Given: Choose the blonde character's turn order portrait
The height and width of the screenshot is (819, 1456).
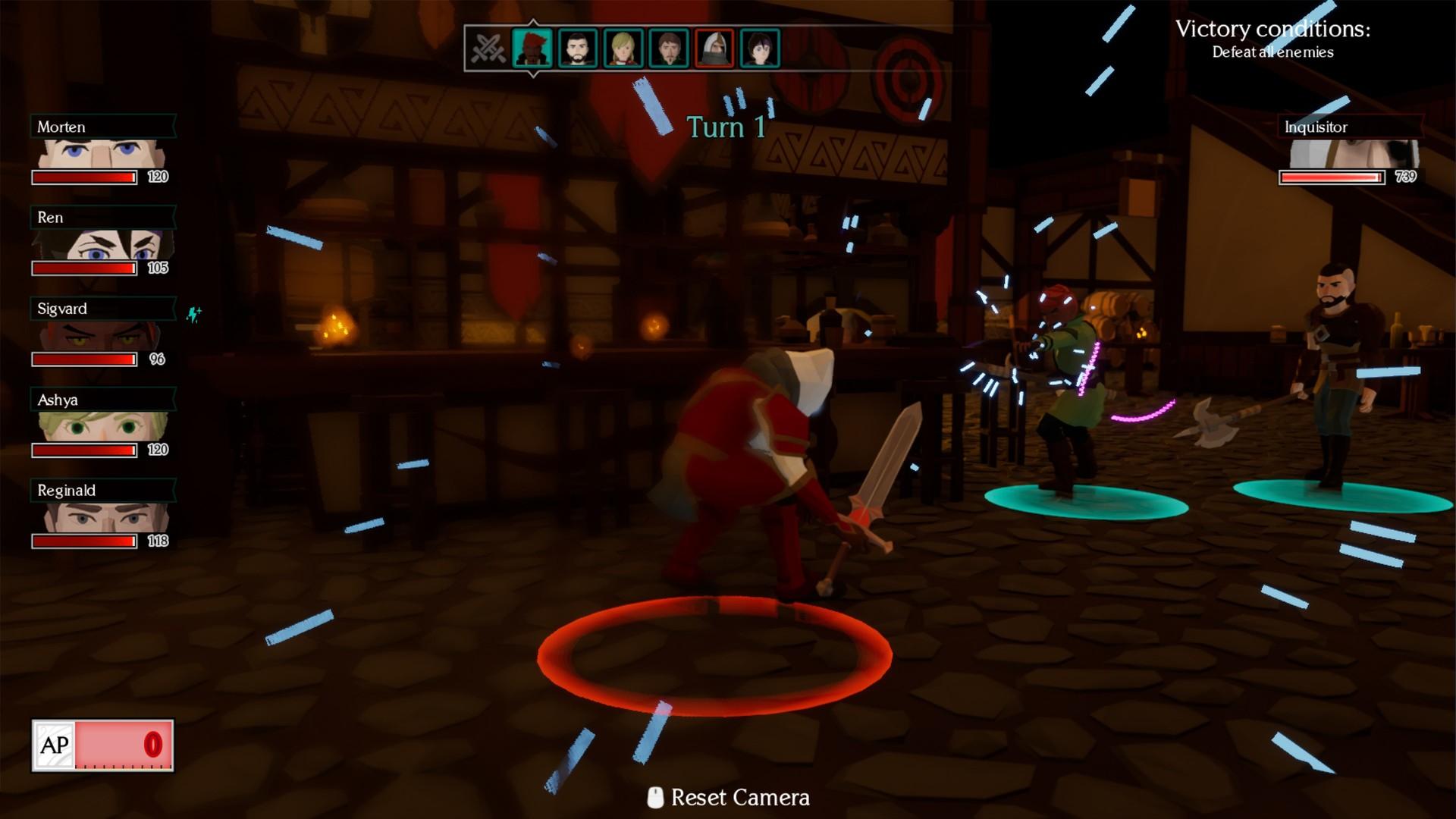Looking at the screenshot, I should (x=623, y=49).
